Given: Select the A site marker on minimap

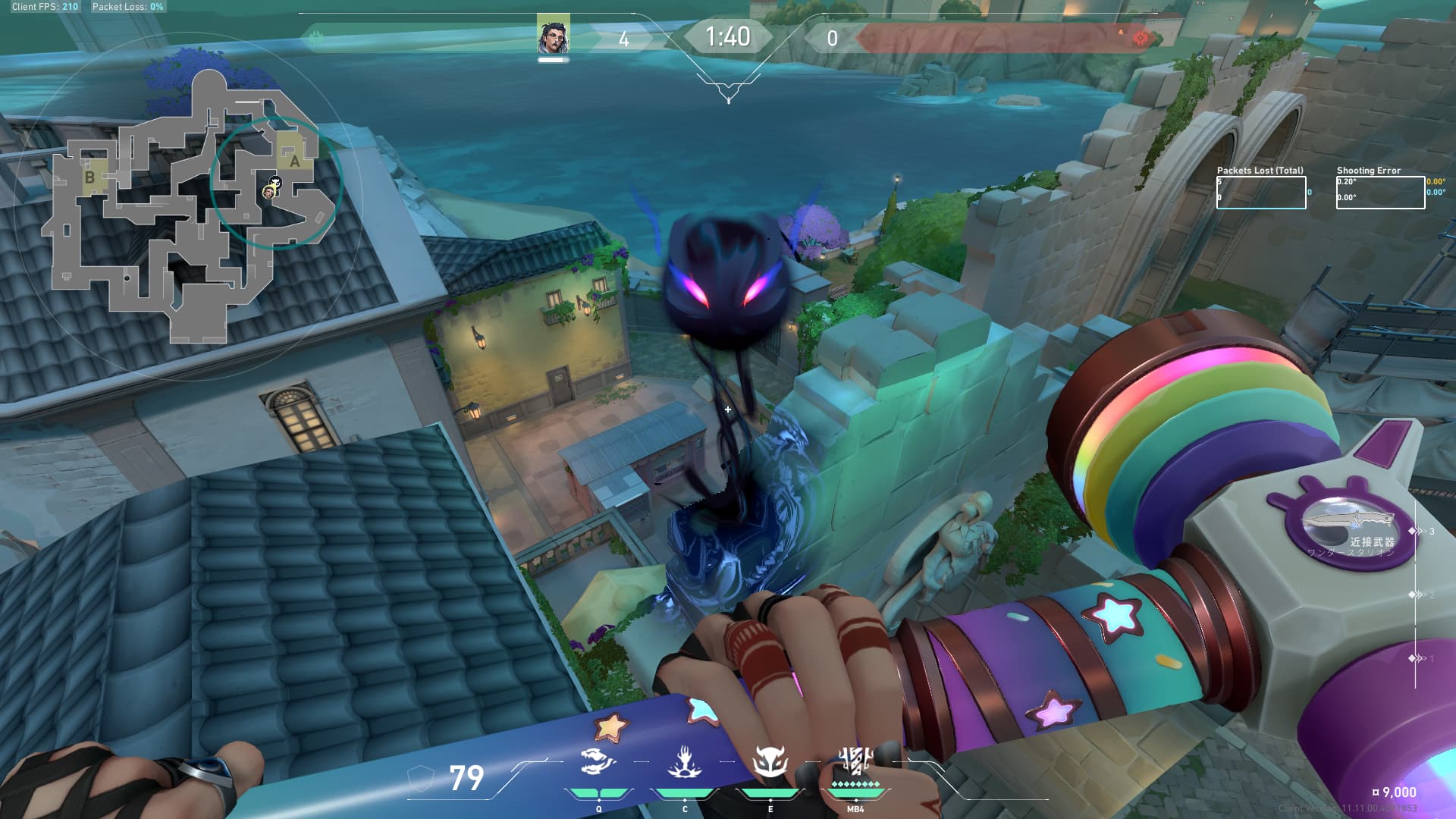Looking at the screenshot, I should pos(294,160).
